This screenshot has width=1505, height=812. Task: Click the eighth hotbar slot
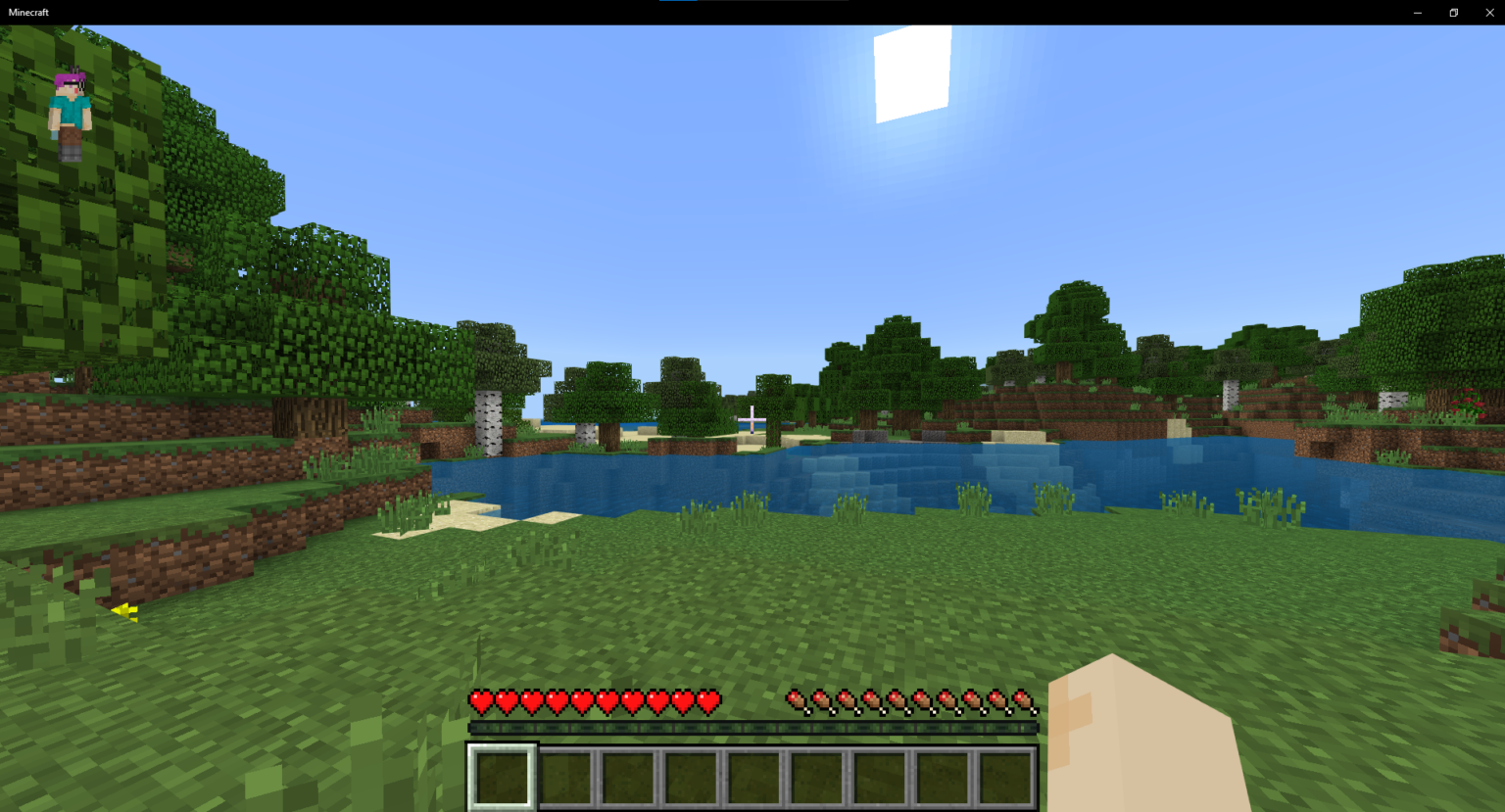click(941, 778)
